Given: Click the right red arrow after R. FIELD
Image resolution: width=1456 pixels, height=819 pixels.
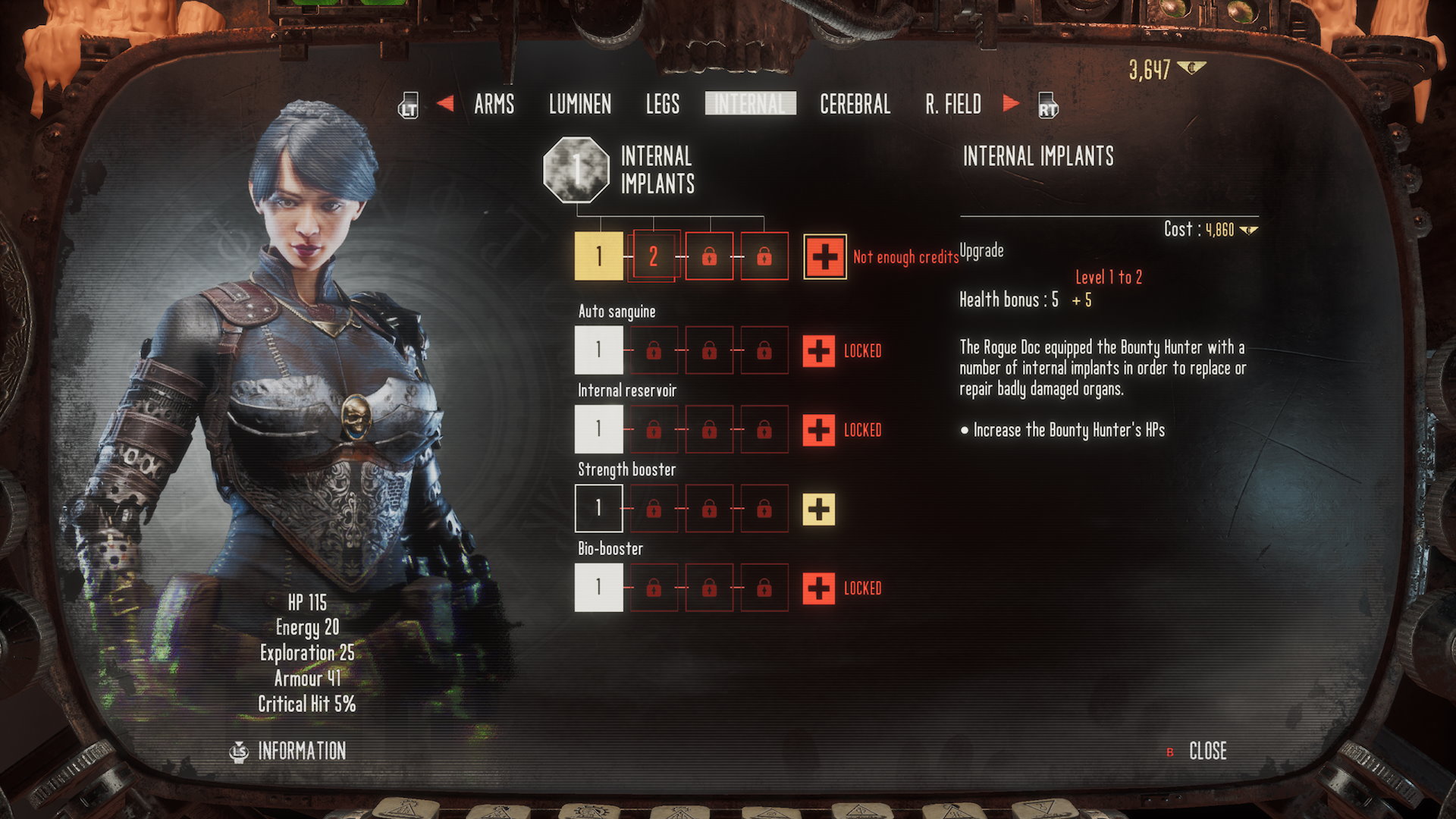Looking at the screenshot, I should (x=1011, y=103).
